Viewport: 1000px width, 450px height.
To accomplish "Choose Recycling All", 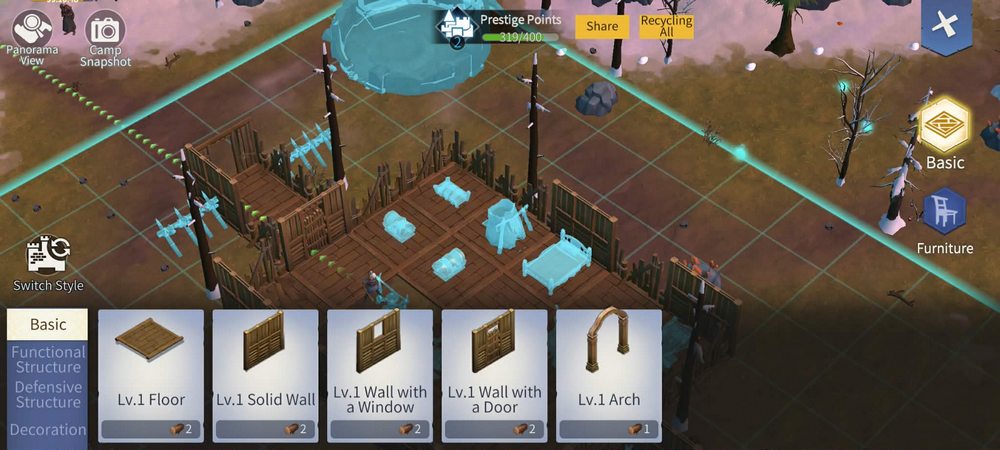I will pyautogui.click(x=667, y=26).
